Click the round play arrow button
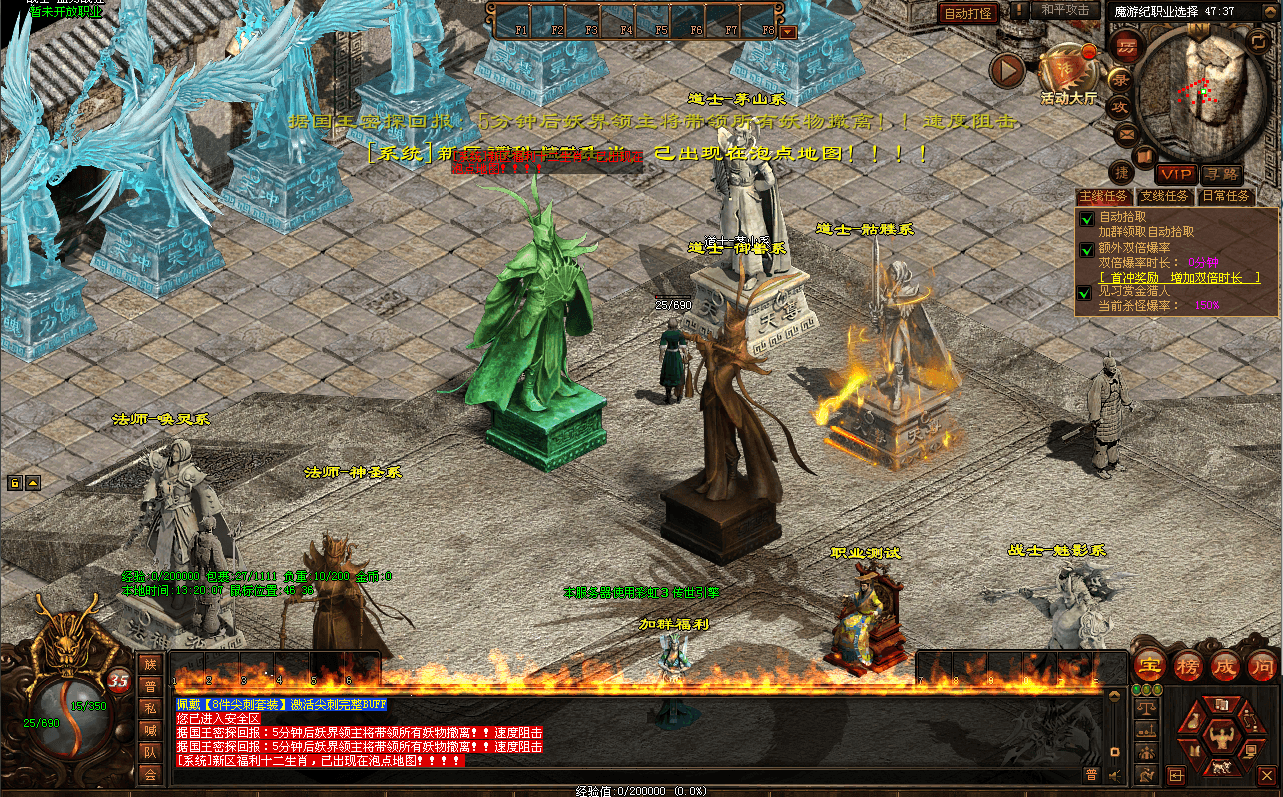This screenshot has width=1283, height=797. coord(1007,70)
